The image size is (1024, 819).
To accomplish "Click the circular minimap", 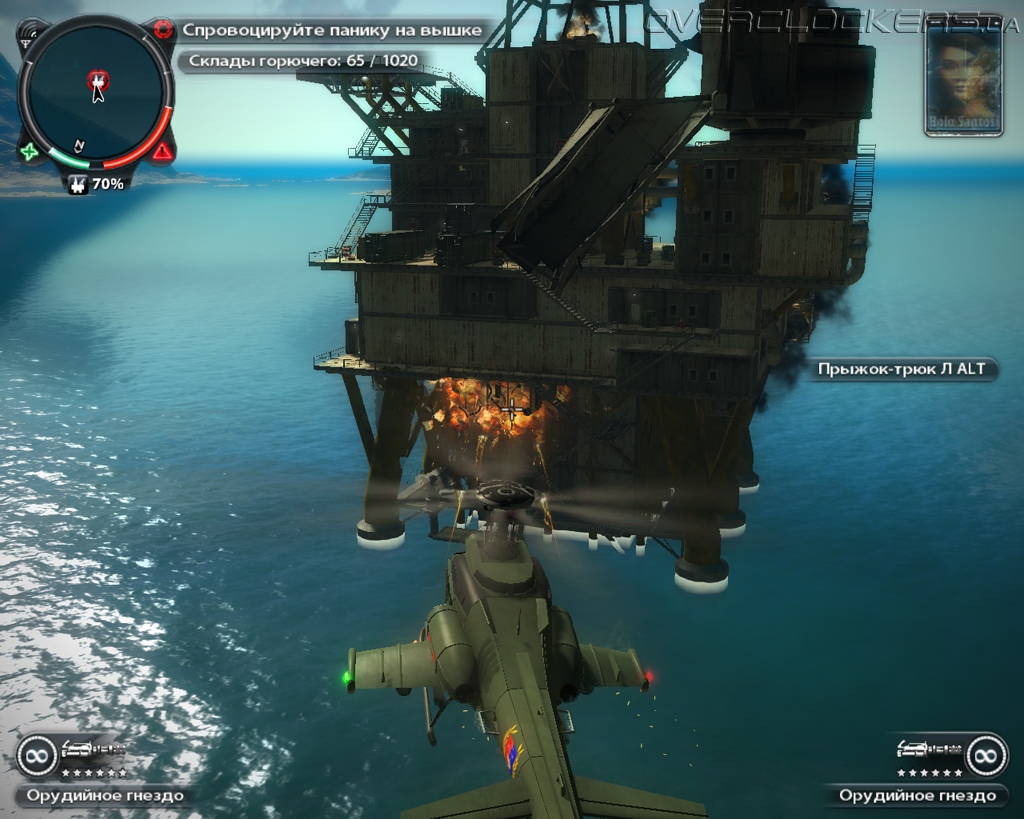I will click(96, 92).
